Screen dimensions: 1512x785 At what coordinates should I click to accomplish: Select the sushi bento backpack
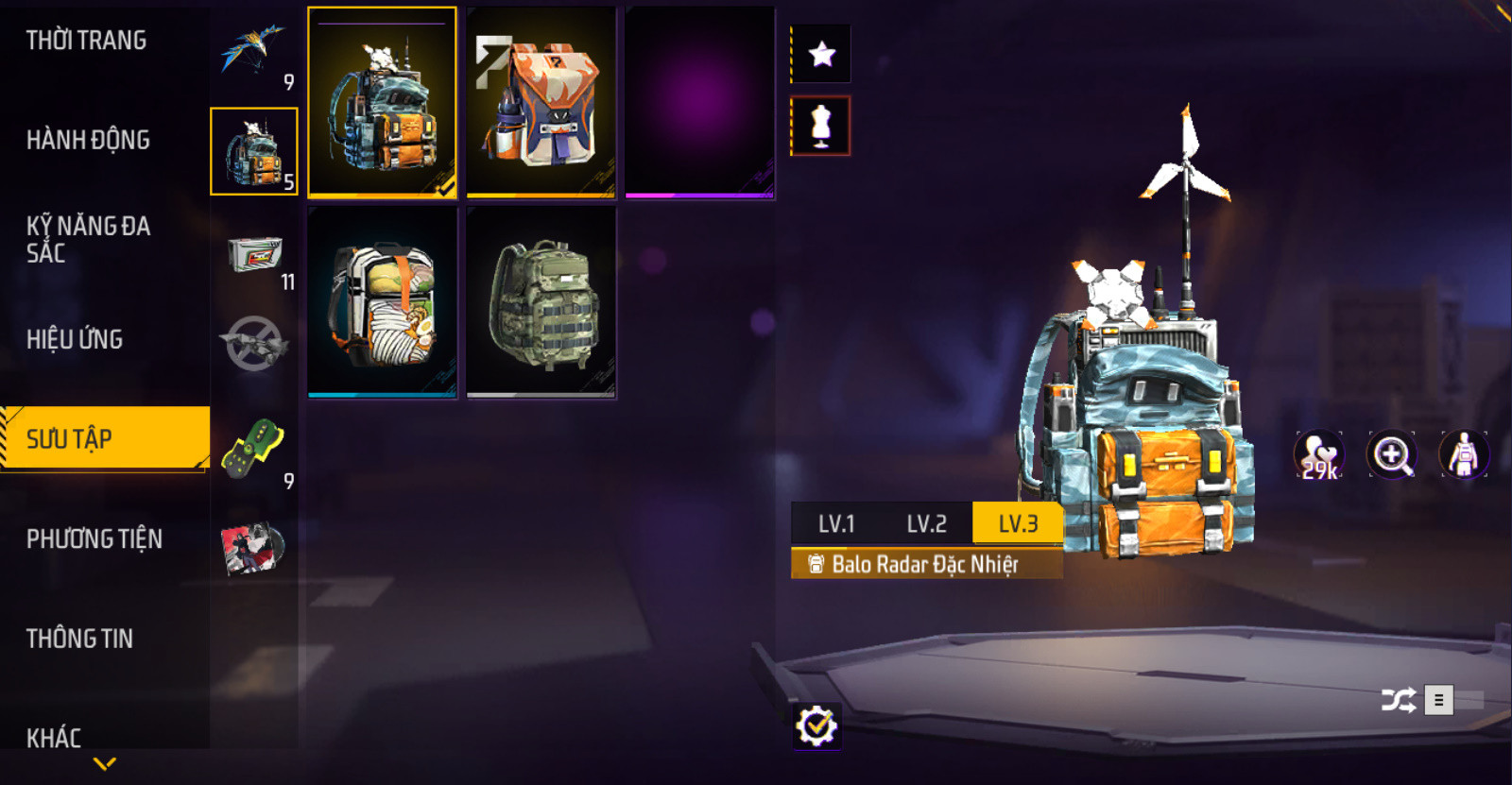(383, 302)
